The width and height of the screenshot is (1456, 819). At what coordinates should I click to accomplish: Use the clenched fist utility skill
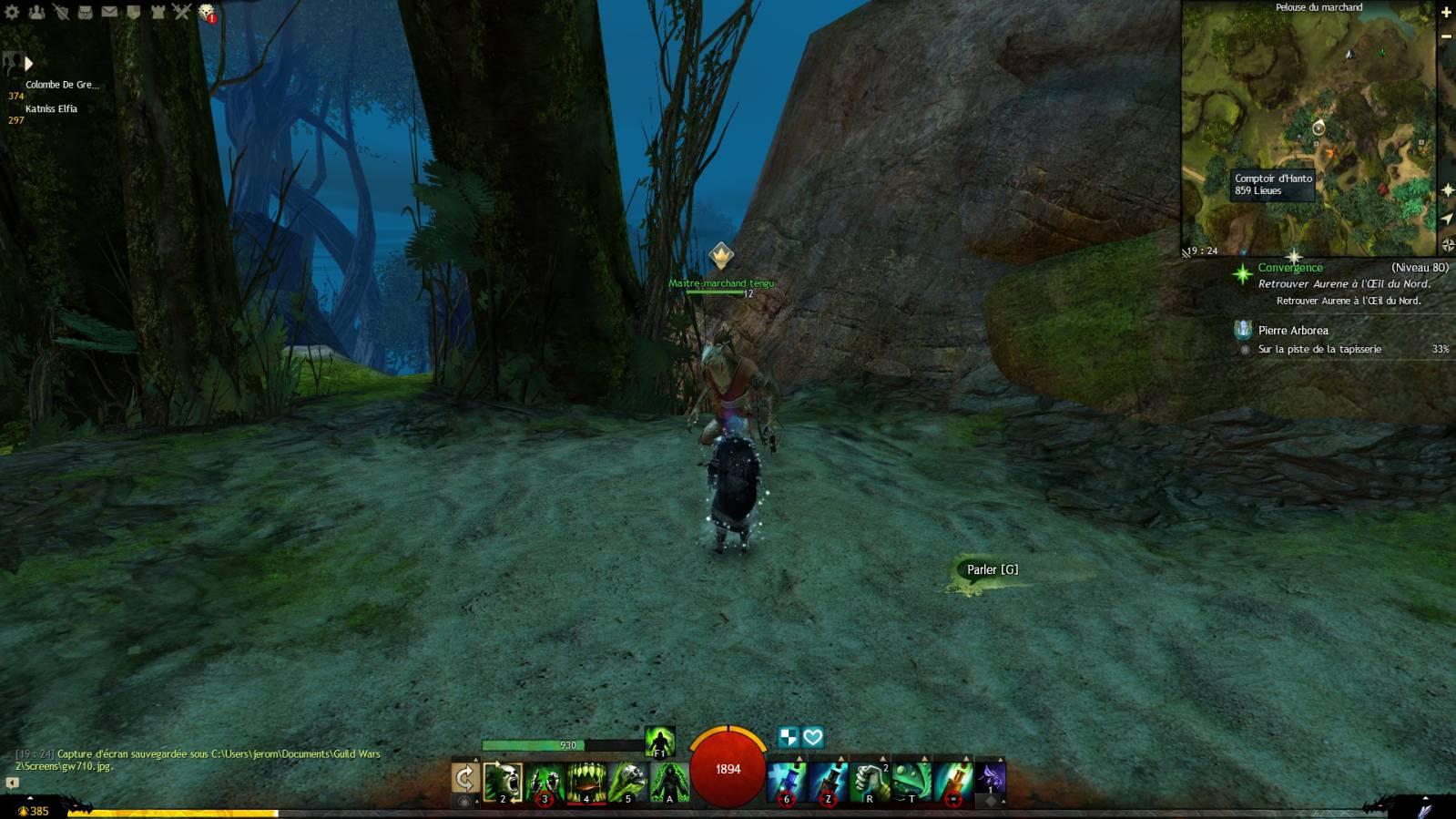[x=870, y=782]
